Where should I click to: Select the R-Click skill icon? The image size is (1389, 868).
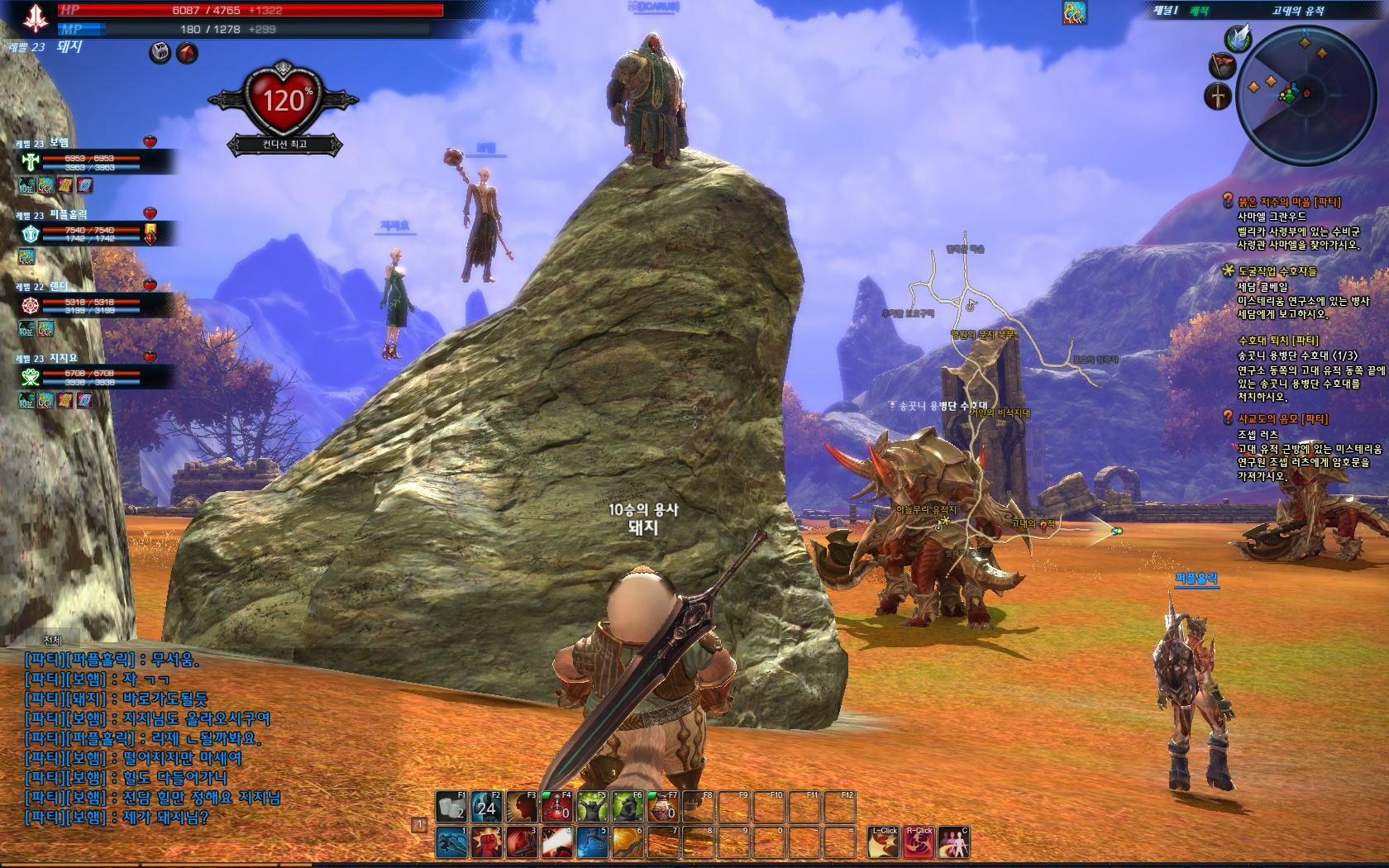click(919, 842)
